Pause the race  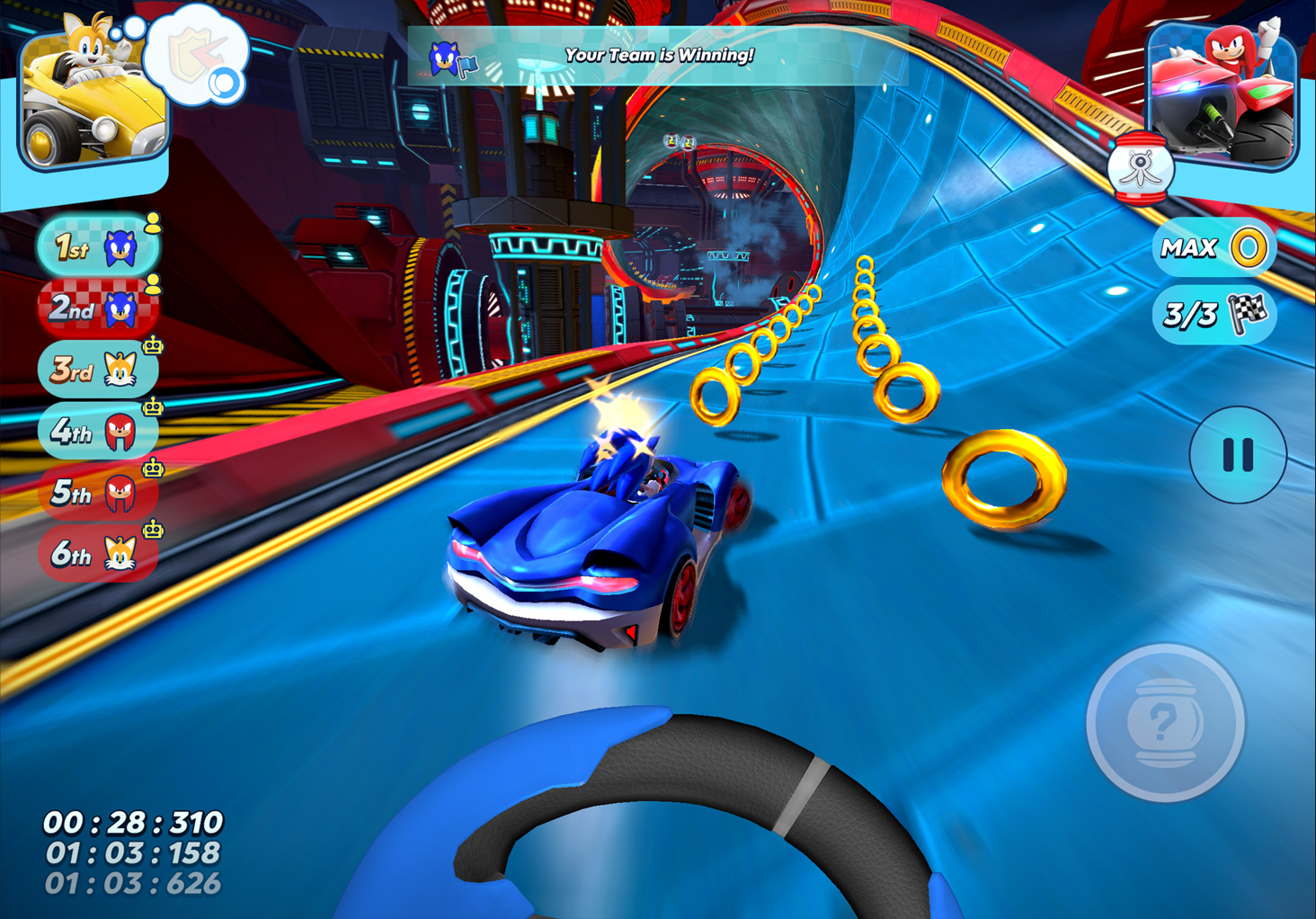pos(1237,455)
